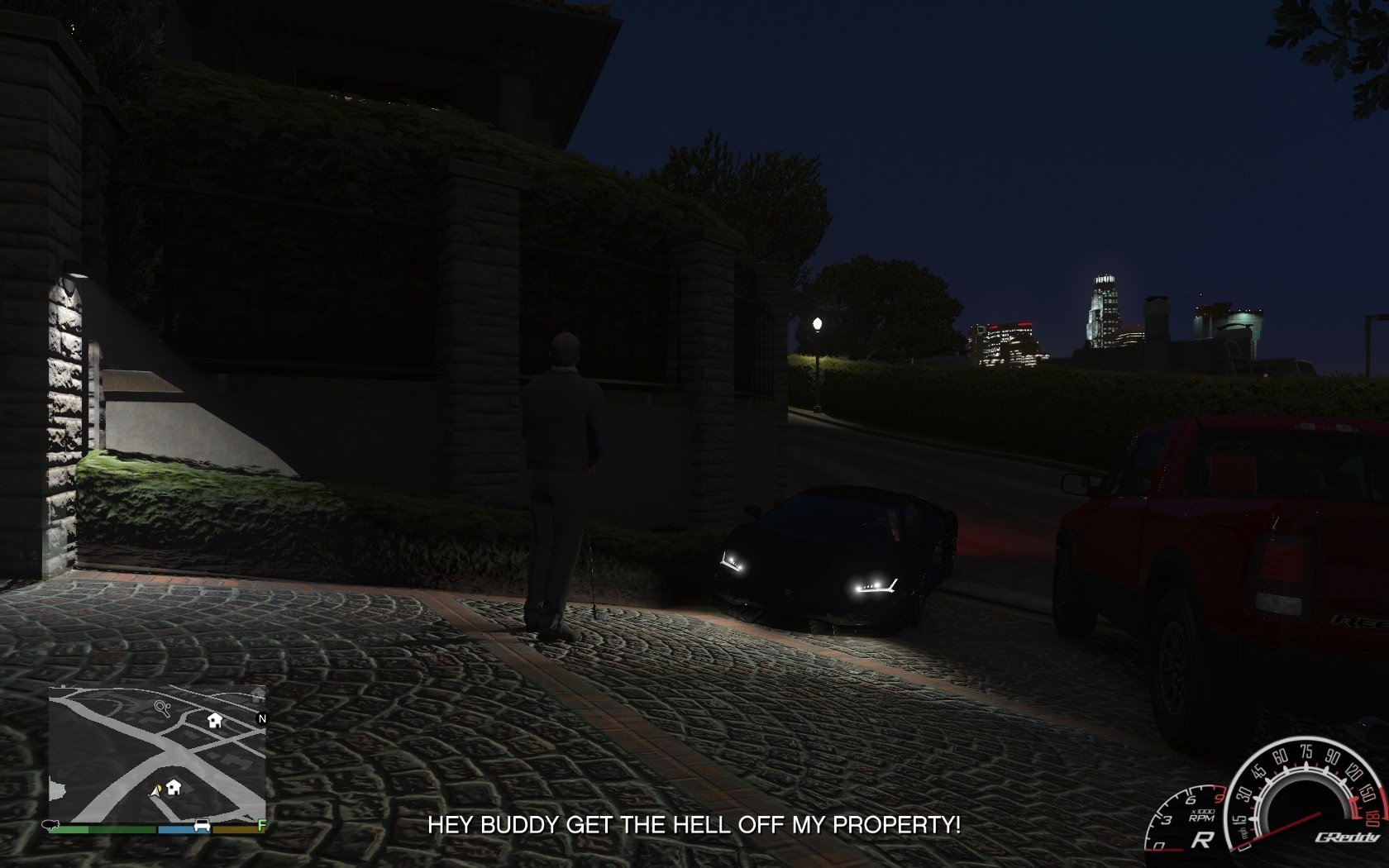Select the house marker near the tennis icon

(215, 720)
